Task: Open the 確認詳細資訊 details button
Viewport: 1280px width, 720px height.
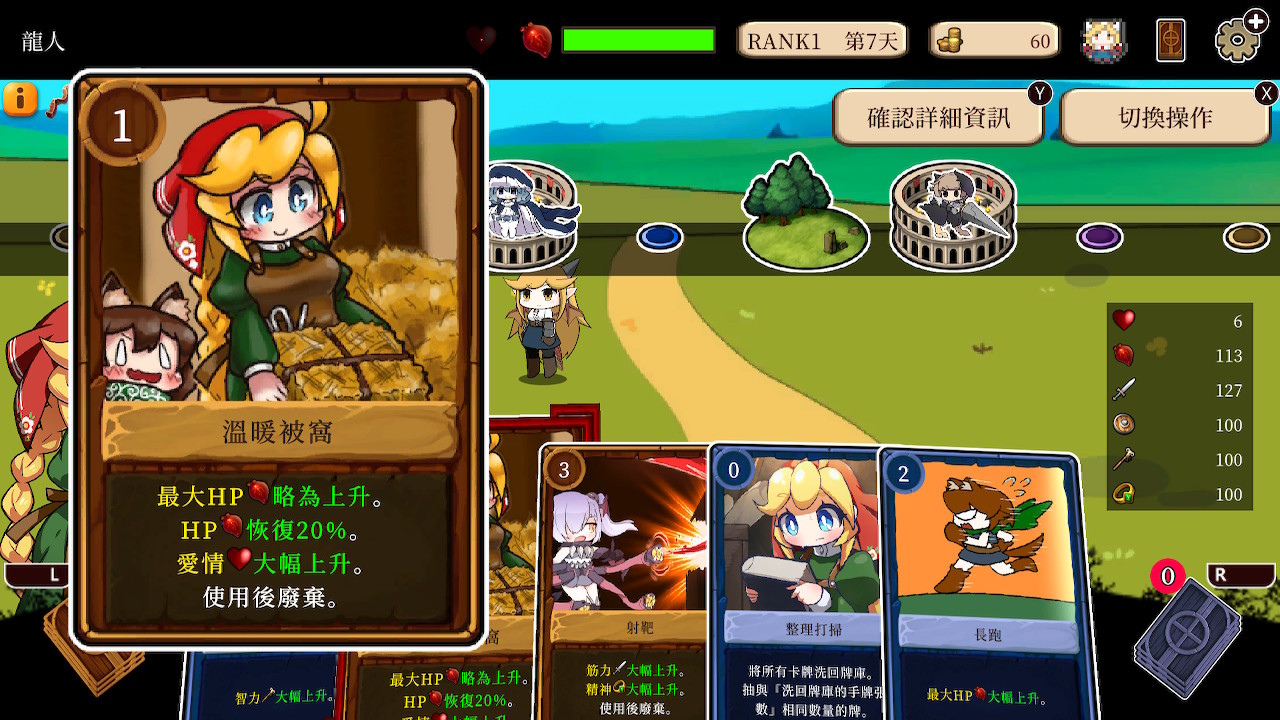Action: coord(938,118)
